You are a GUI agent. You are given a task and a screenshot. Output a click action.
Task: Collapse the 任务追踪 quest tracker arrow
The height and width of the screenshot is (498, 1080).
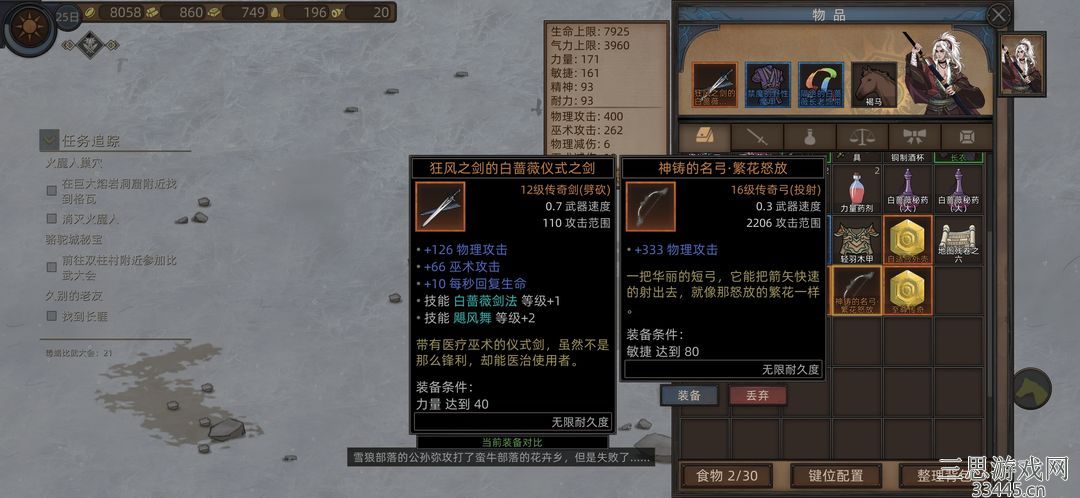(x=49, y=140)
